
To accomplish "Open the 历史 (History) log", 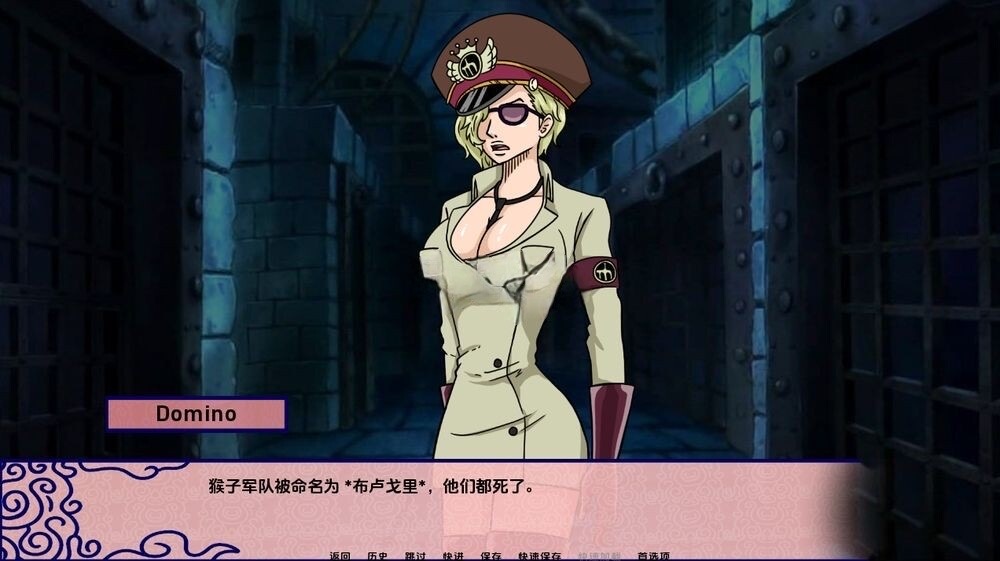I will [x=377, y=556].
